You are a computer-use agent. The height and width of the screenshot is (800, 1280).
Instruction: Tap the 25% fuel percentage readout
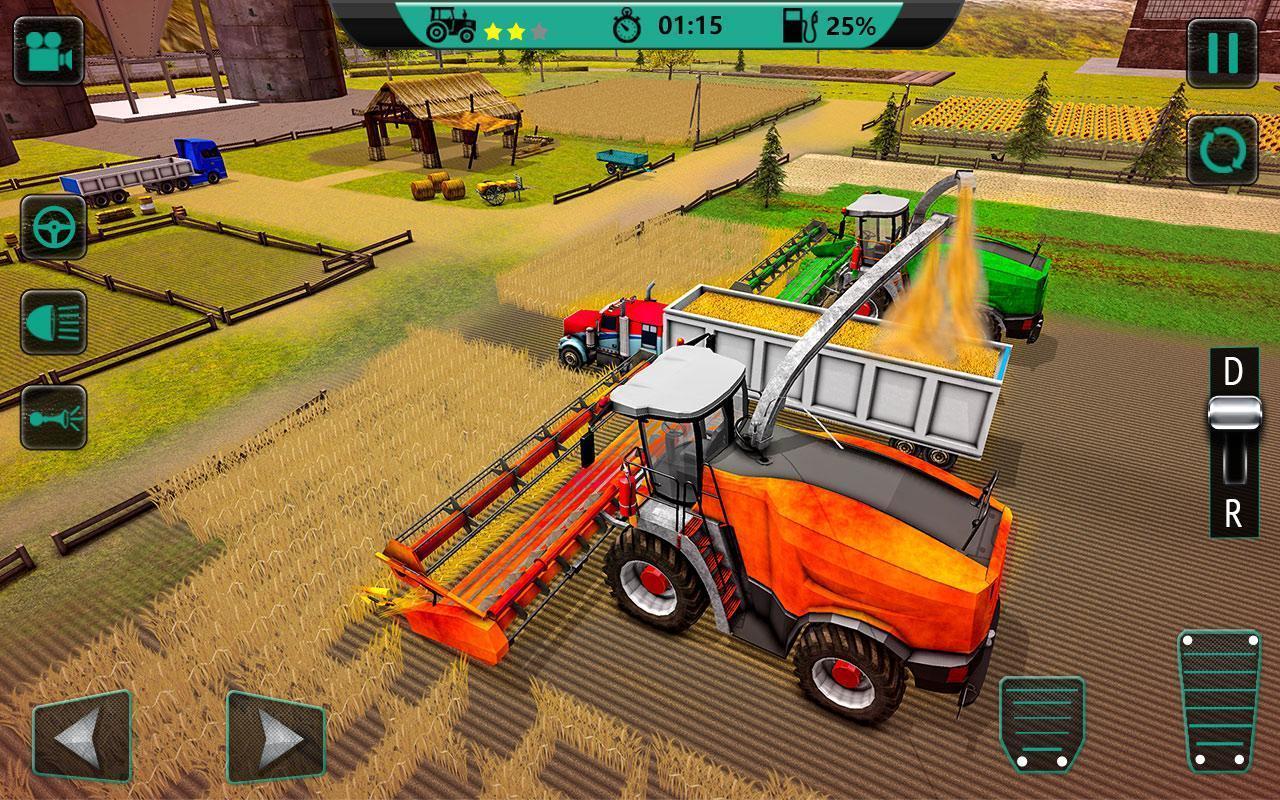[851, 26]
